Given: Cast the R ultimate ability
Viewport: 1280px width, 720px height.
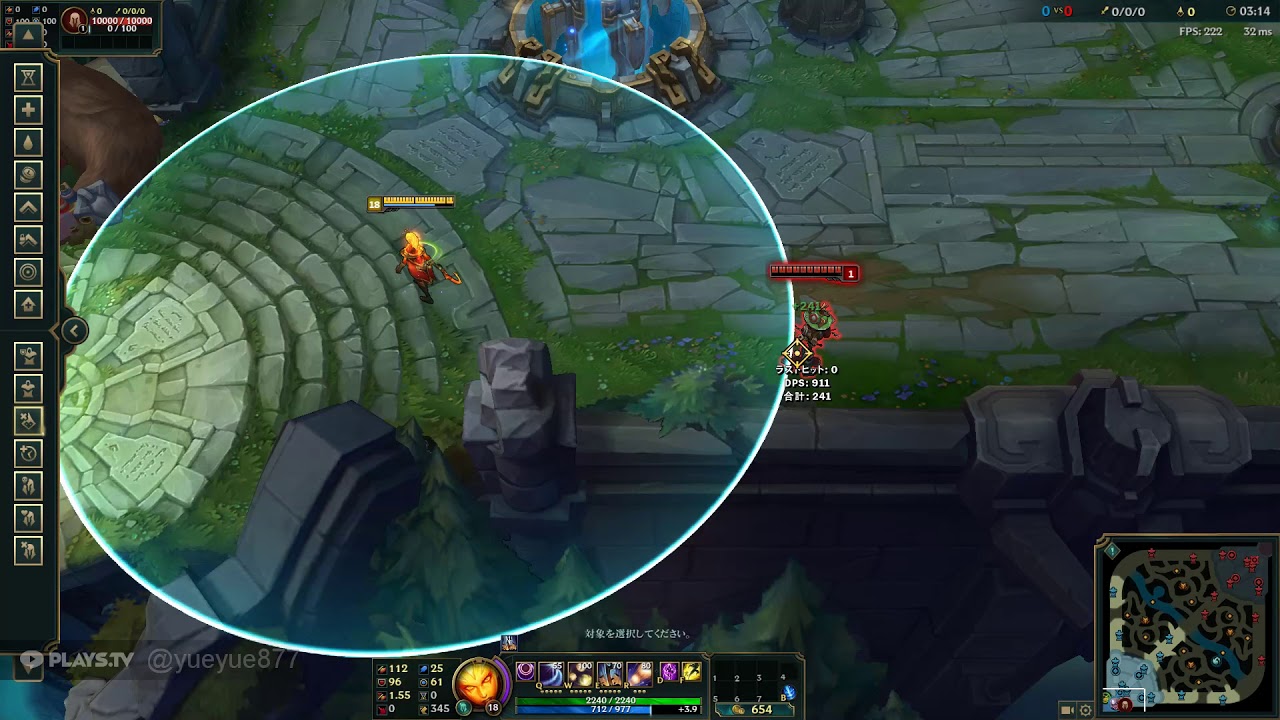Looking at the screenshot, I should click(x=638, y=674).
